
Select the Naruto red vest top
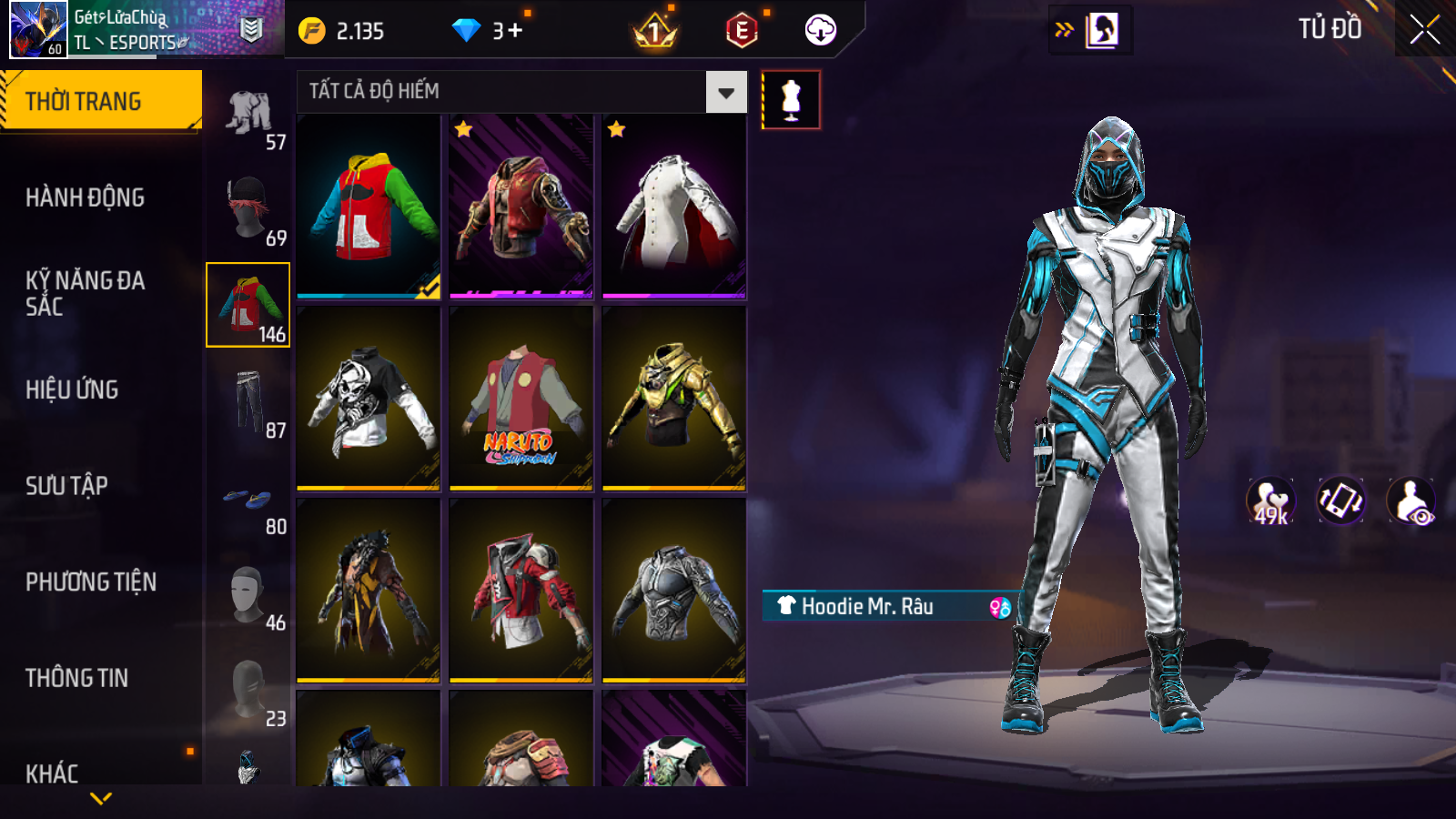(521, 399)
